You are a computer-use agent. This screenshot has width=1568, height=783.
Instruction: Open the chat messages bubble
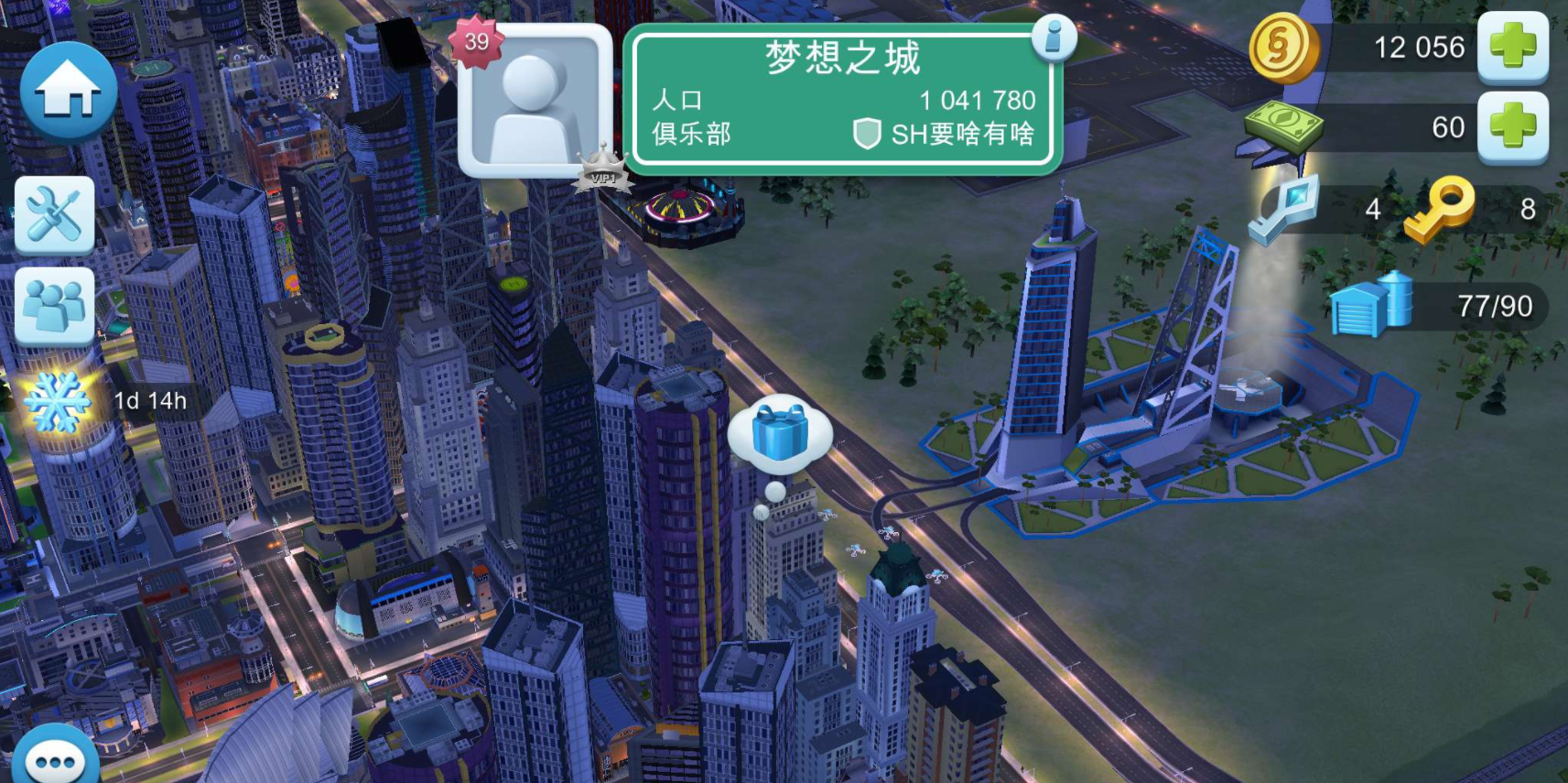tap(57, 757)
